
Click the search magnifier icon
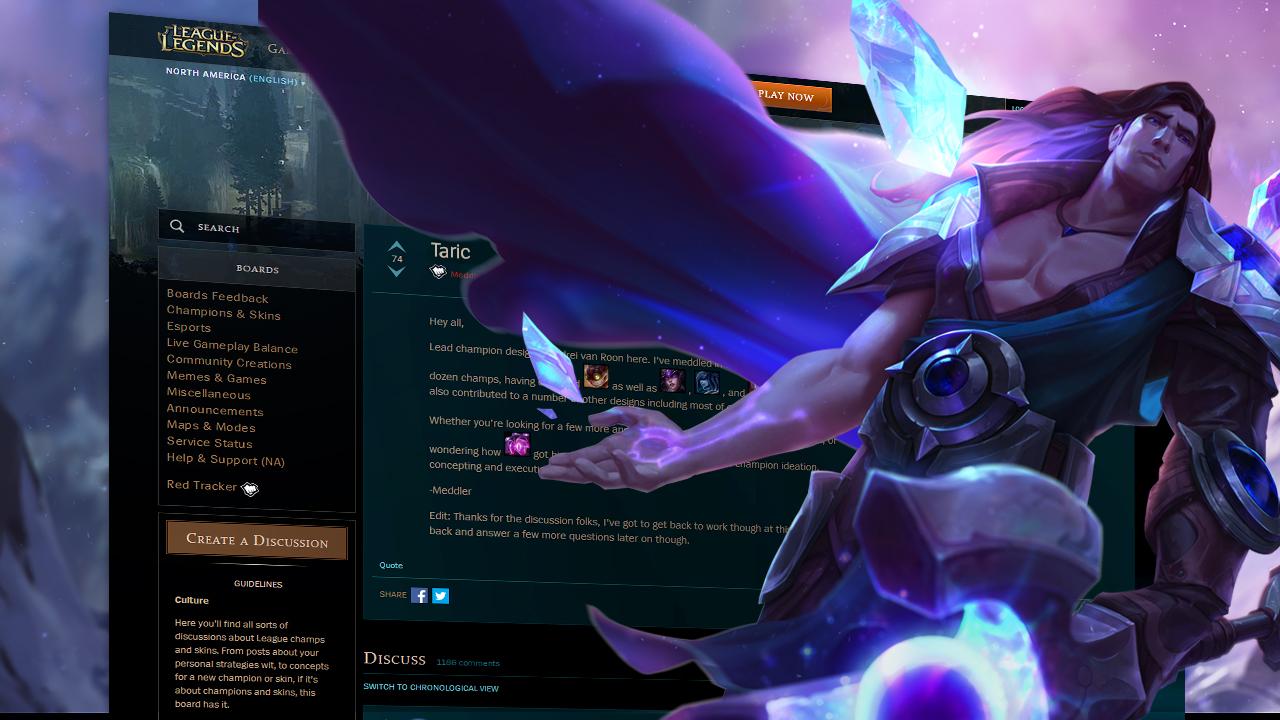(177, 227)
